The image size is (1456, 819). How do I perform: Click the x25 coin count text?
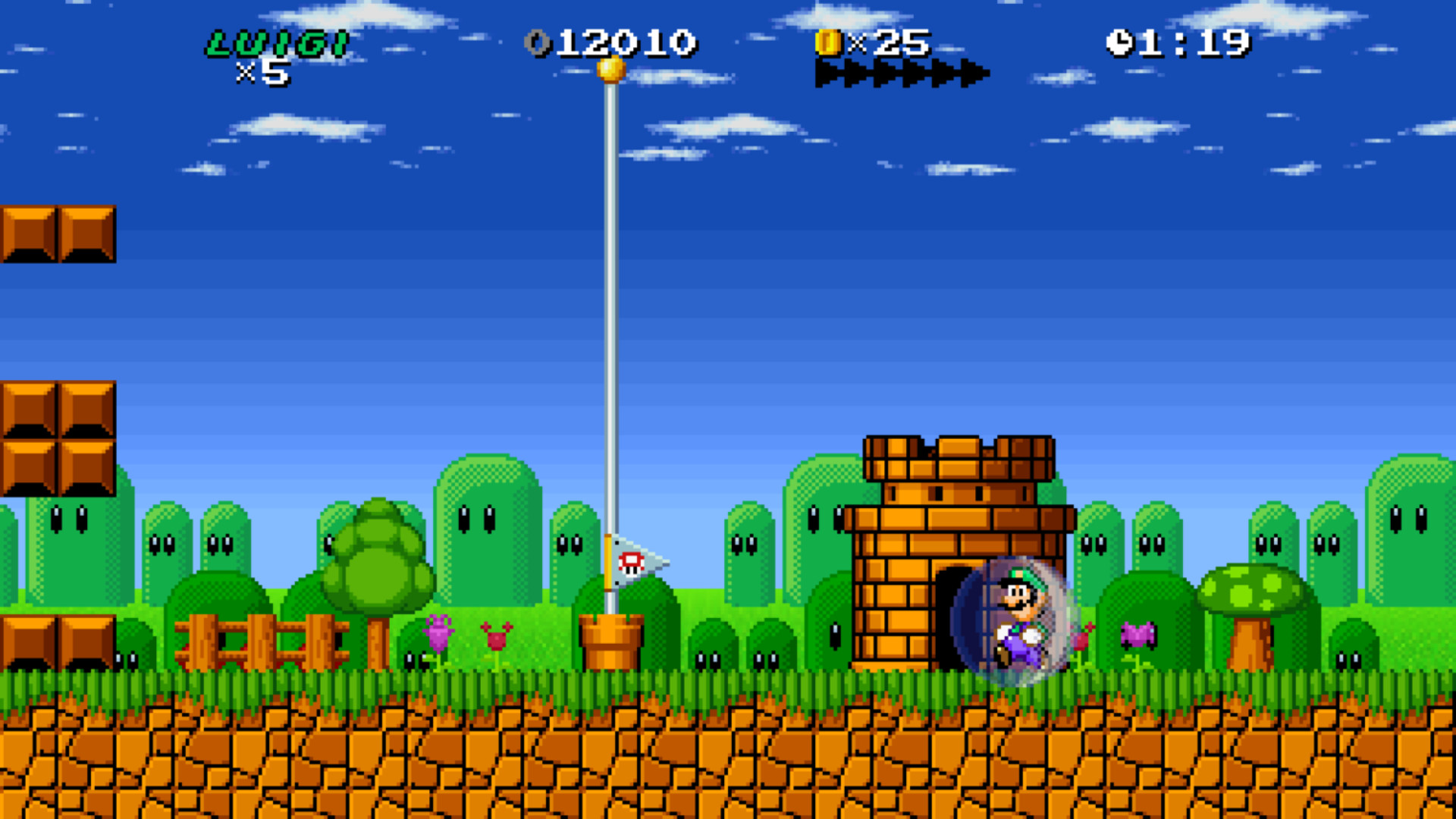(x=887, y=43)
